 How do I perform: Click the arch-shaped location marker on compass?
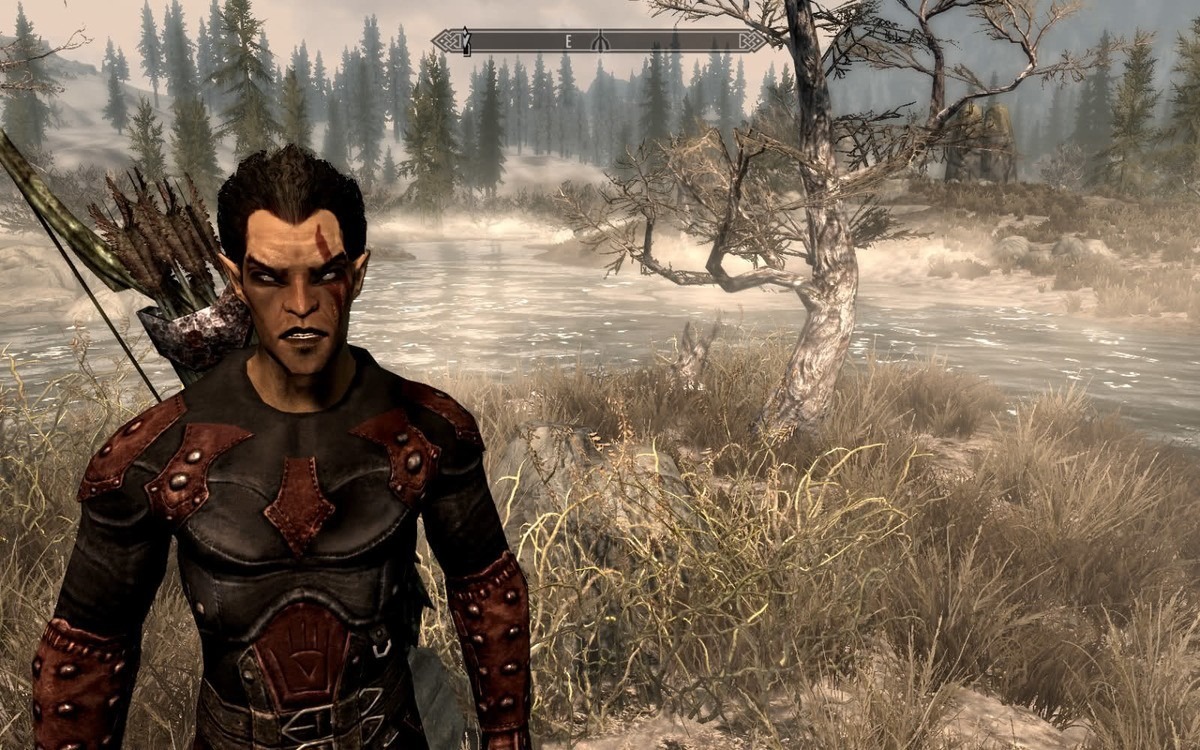(x=599, y=41)
